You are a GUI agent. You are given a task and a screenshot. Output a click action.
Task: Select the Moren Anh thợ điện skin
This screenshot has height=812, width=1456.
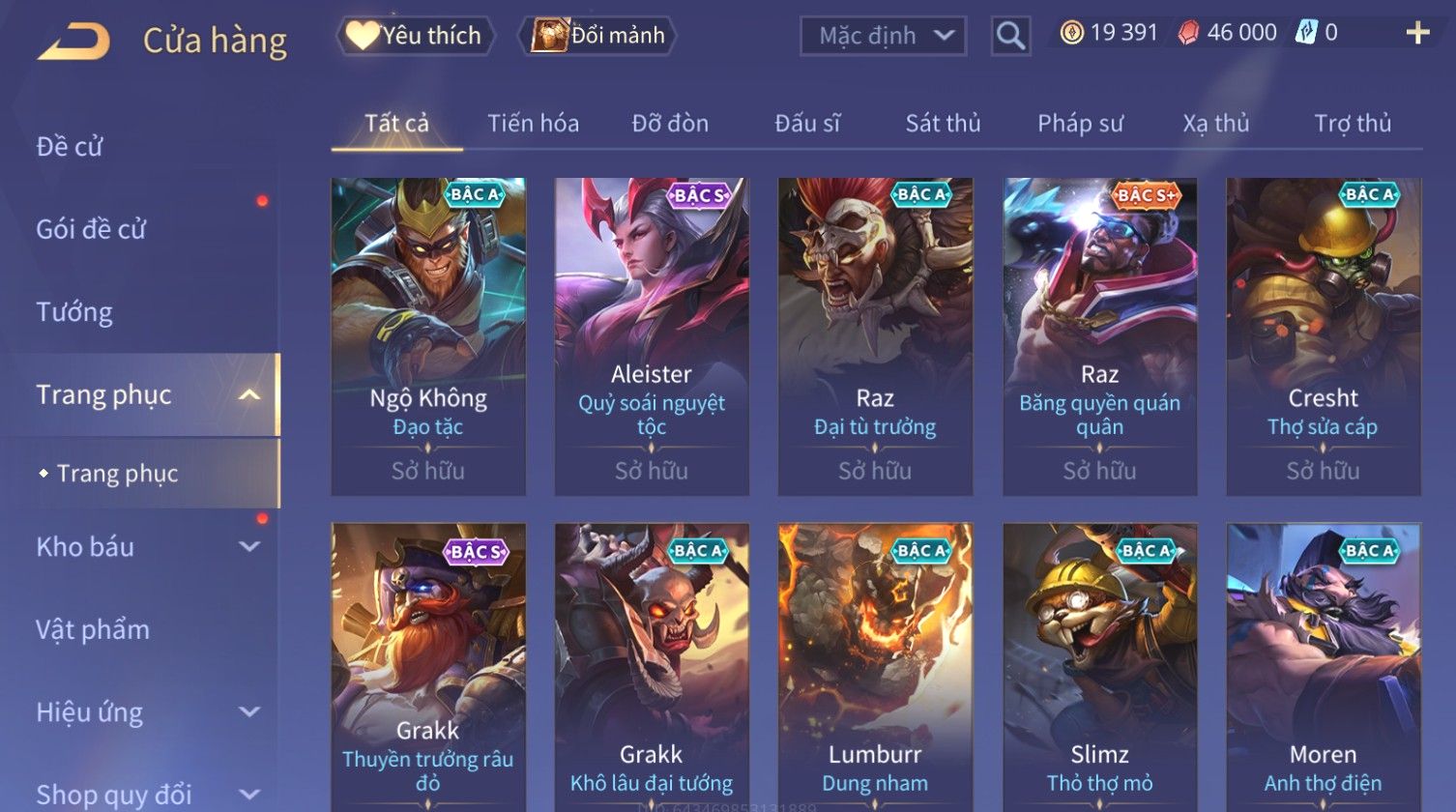pos(1323,667)
